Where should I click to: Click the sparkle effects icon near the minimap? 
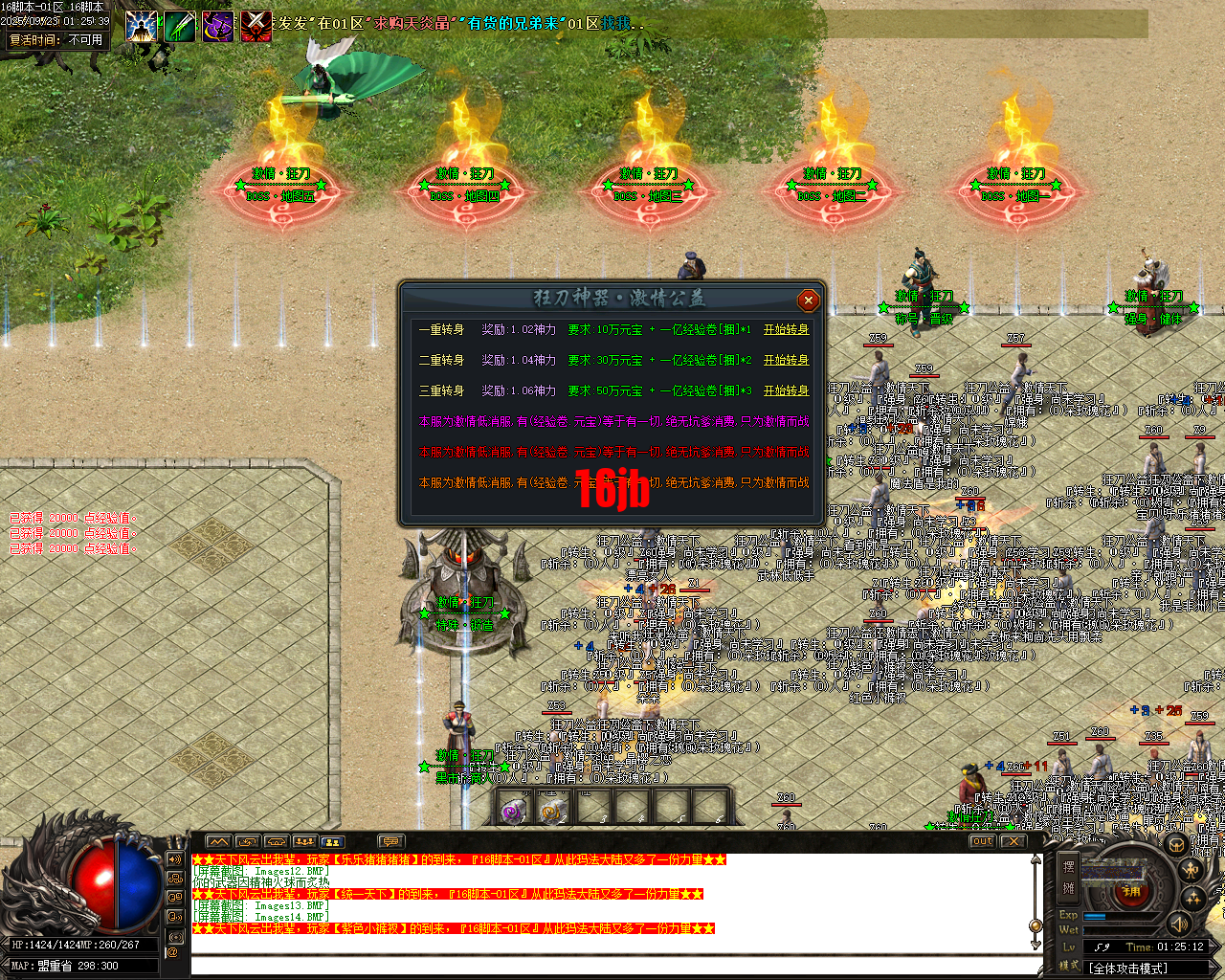point(1192,897)
